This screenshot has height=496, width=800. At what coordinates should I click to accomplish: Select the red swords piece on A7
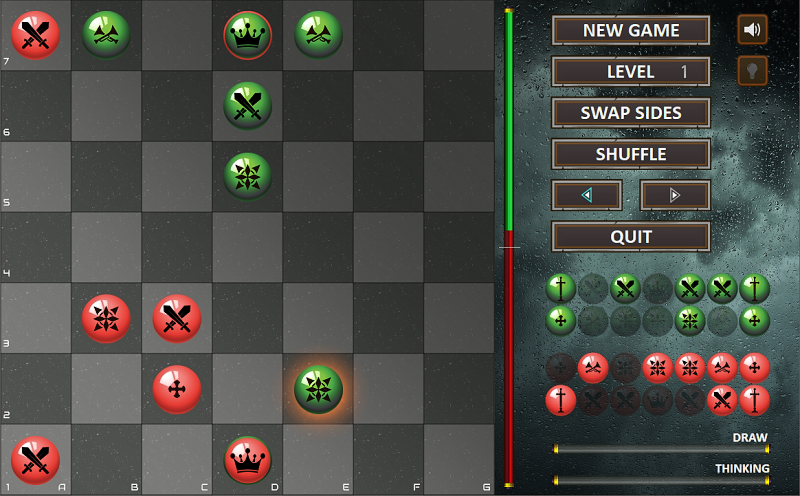(35, 35)
